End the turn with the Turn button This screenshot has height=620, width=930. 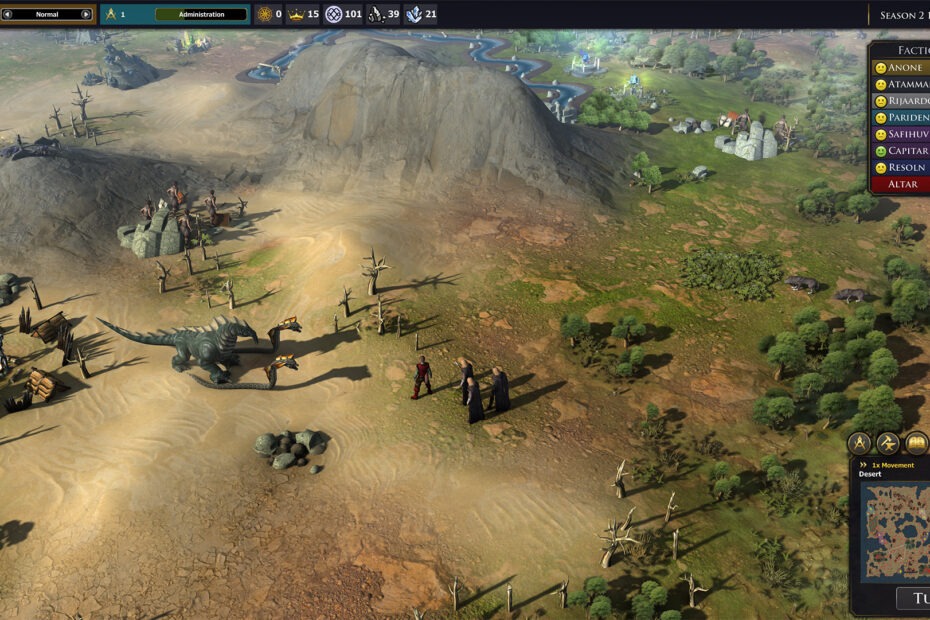(x=913, y=598)
